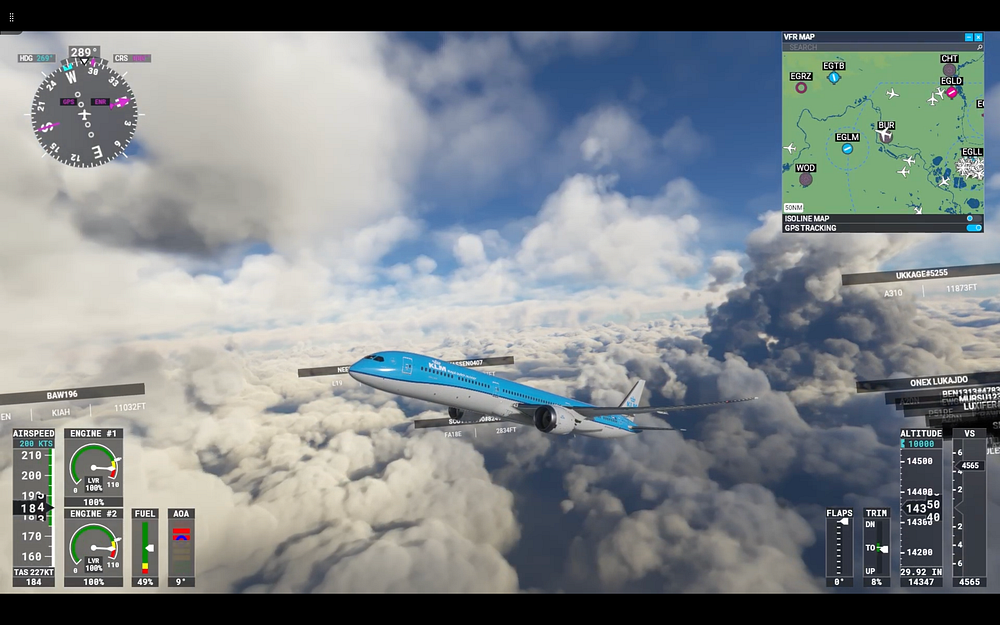This screenshot has height=625, width=1000.
Task: Click the EGRZ airfield ring marker
Action: (x=801, y=88)
